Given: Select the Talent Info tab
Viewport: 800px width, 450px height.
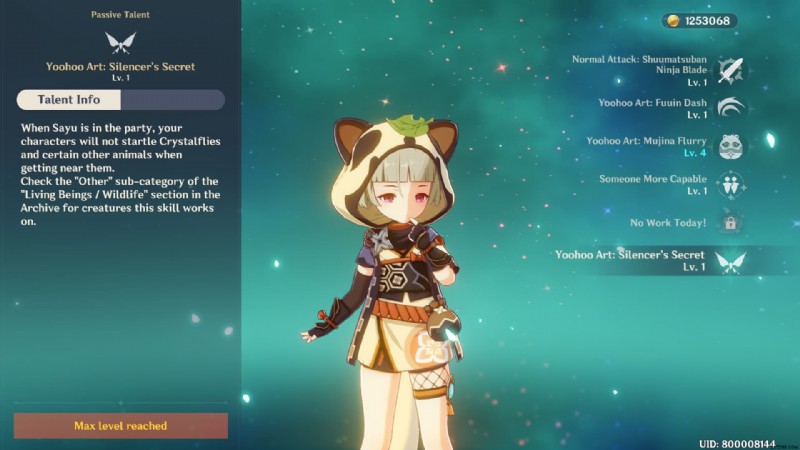Looking at the screenshot, I should [68, 100].
